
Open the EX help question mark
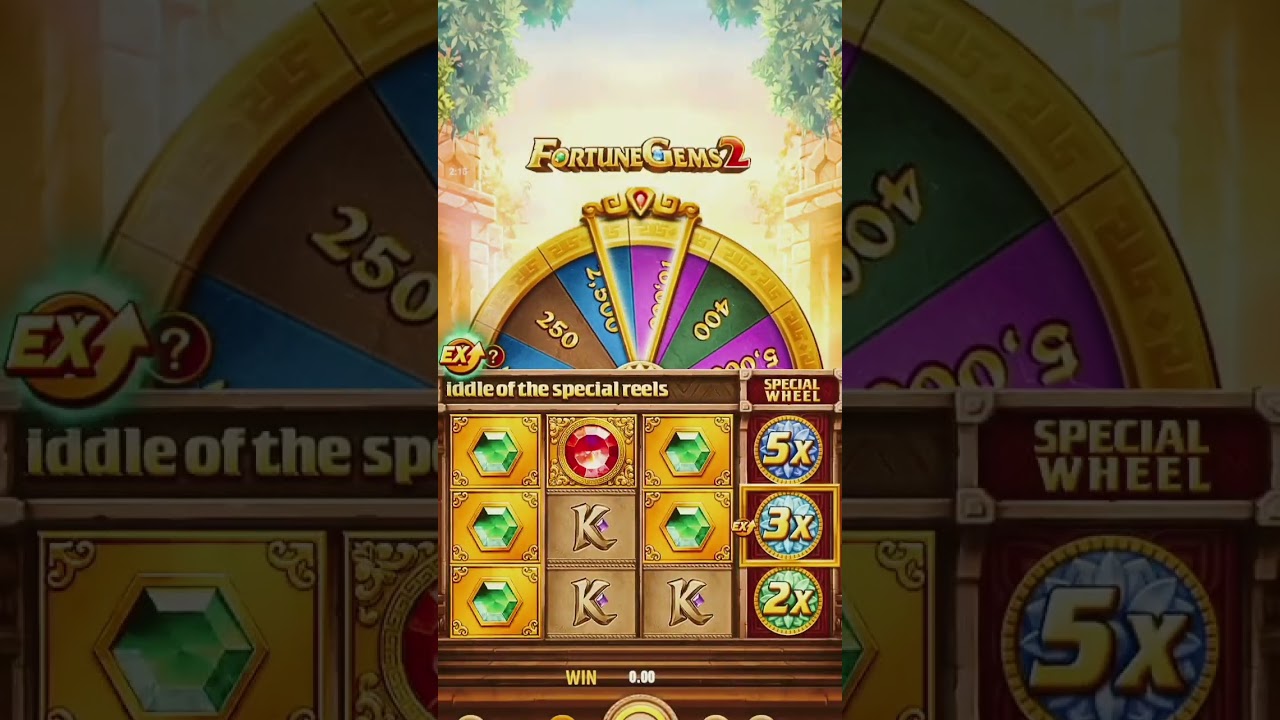494,356
